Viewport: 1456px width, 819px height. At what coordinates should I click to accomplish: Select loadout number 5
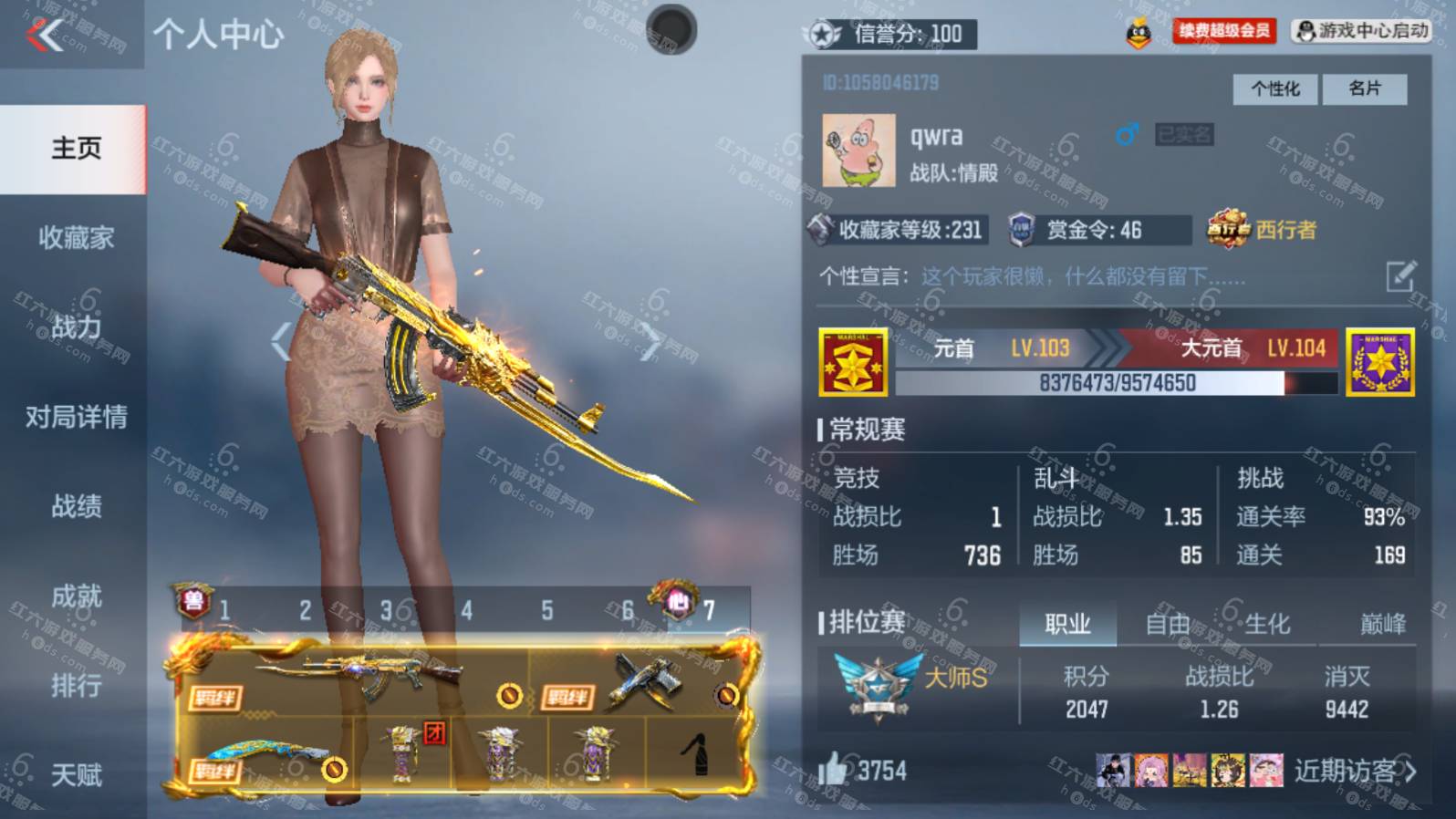coord(547,610)
